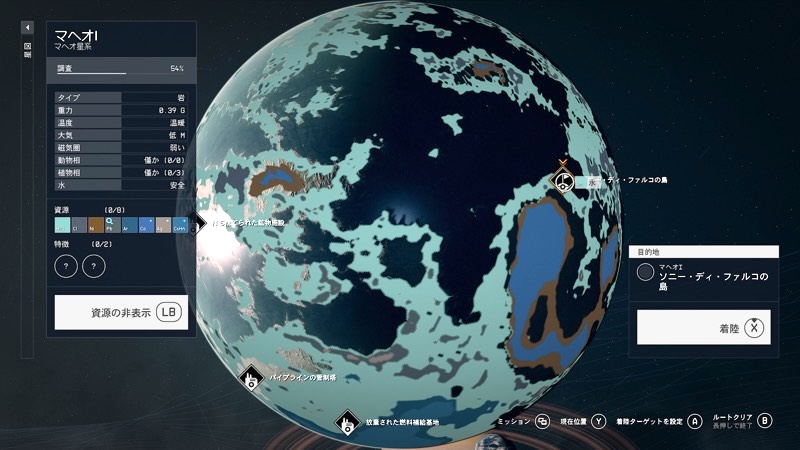
Task: Collapse the planet info panel with the arrow
Action: pyautogui.click(x=28, y=28)
